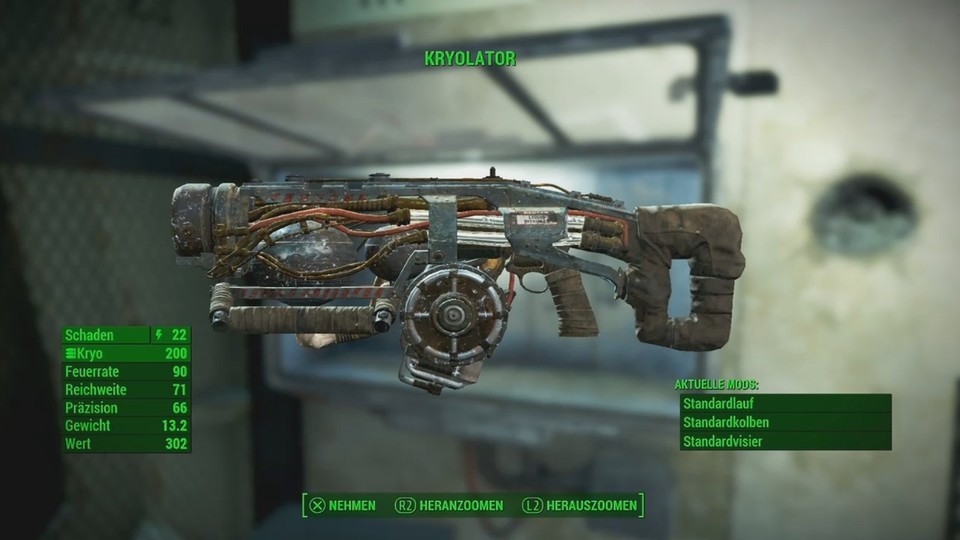
Task: Choose the Standardkolben mod row
Action: (x=784, y=422)
